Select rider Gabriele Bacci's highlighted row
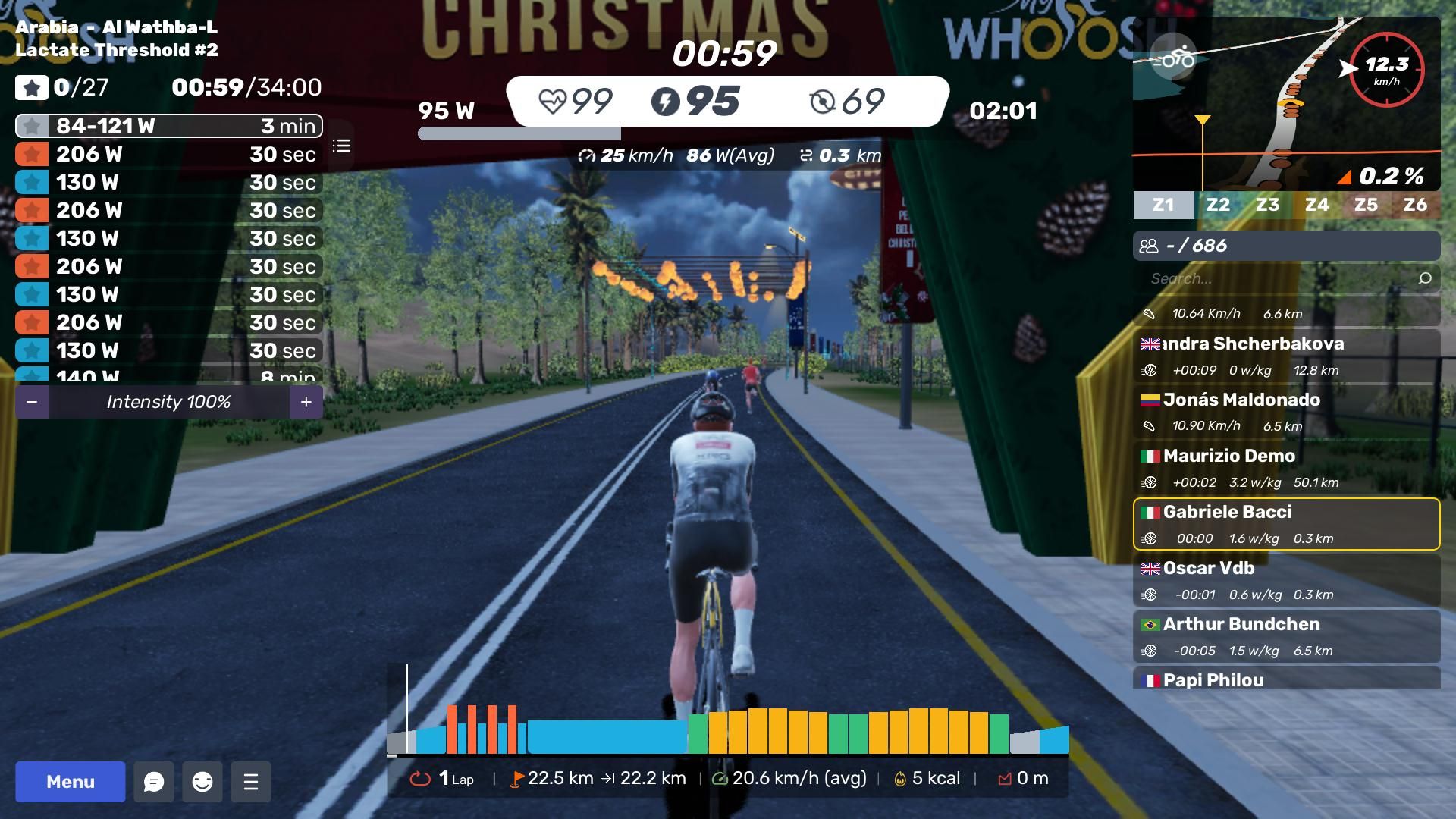 [x=1286, y=524]
